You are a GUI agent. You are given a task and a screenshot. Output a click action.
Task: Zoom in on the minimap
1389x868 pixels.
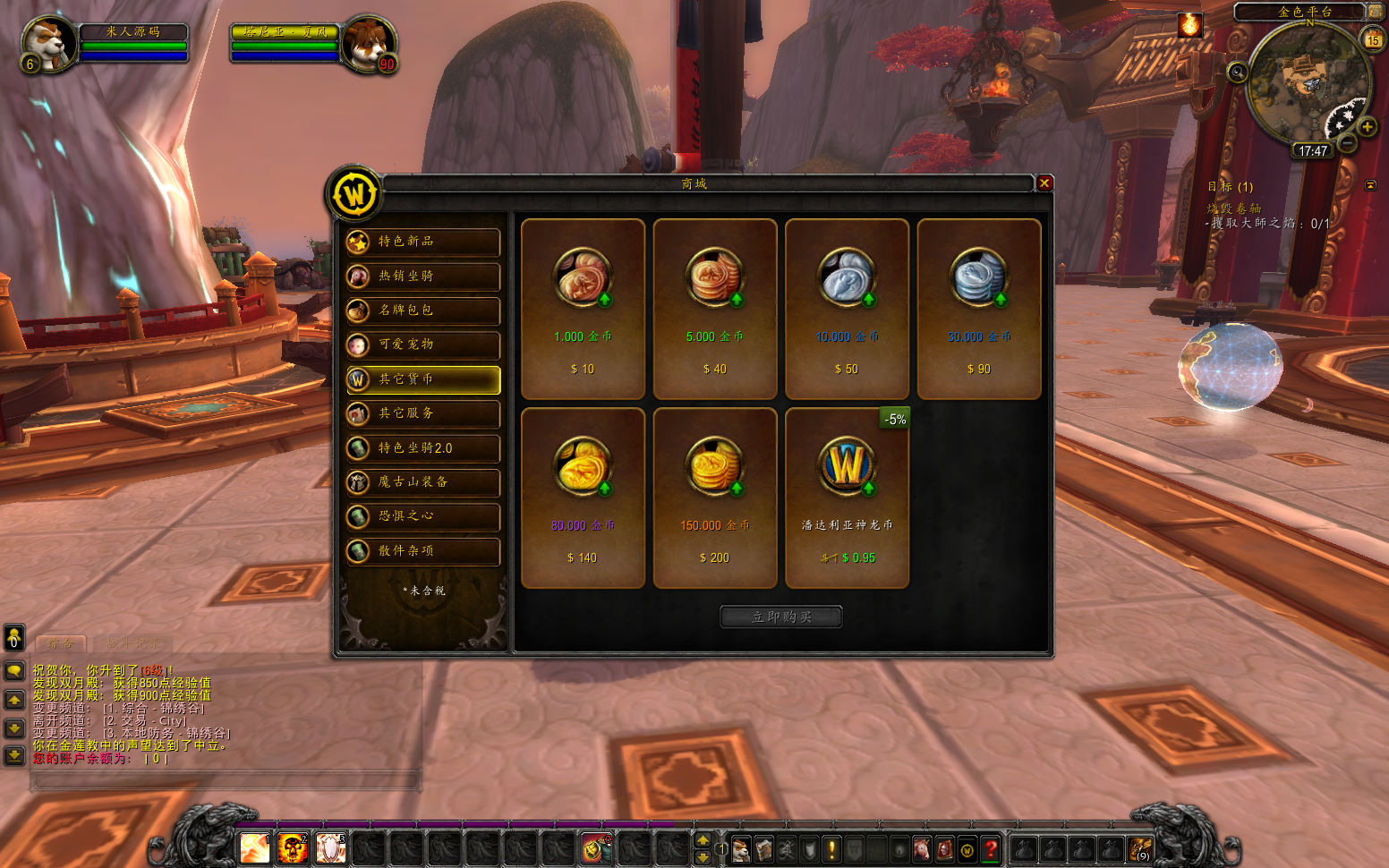click(x=1368, y=127)
